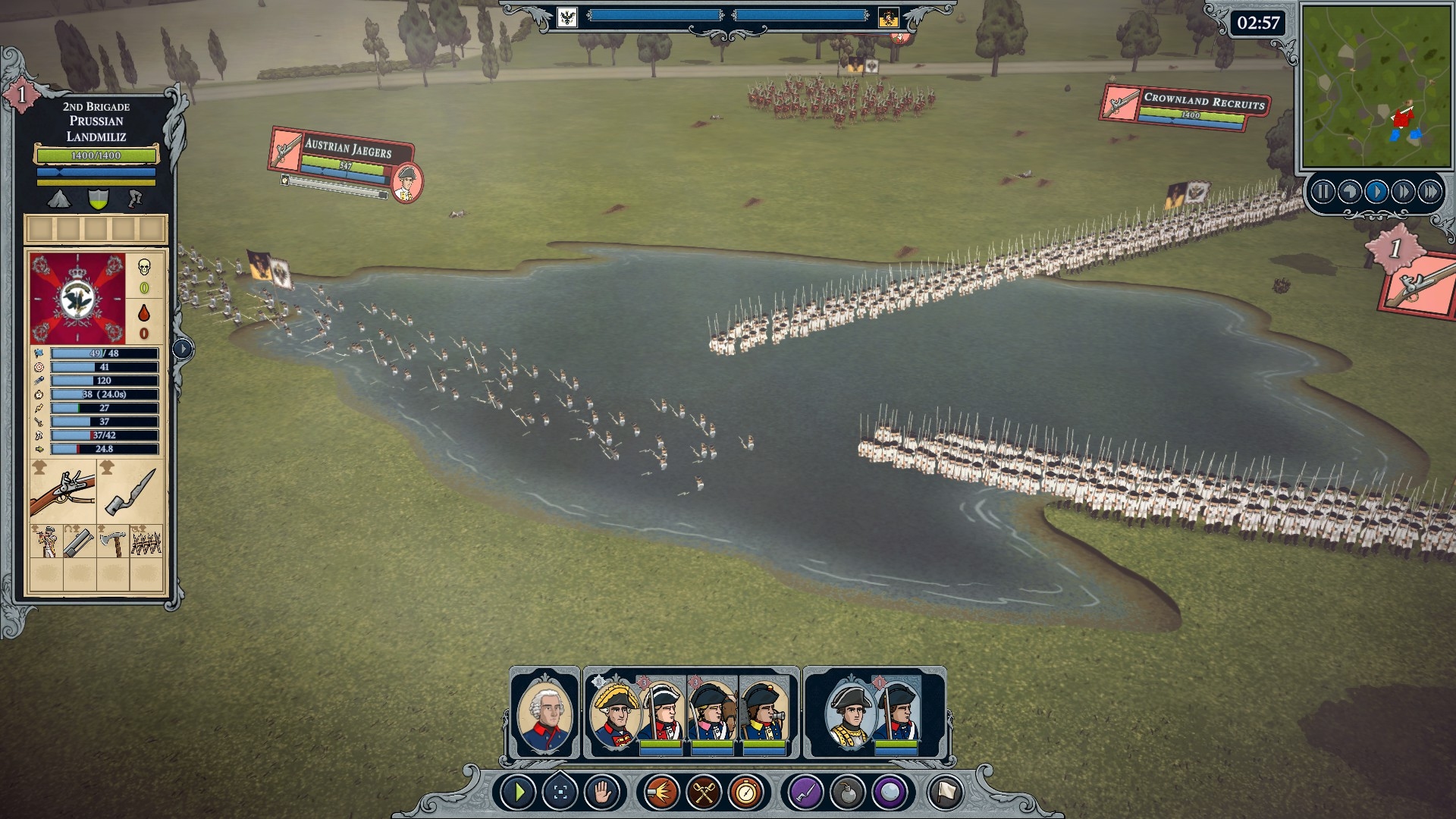Switch to triple fast-forward speed
The width and height of the screenshot is (1456, 819).
[1430, 192]
